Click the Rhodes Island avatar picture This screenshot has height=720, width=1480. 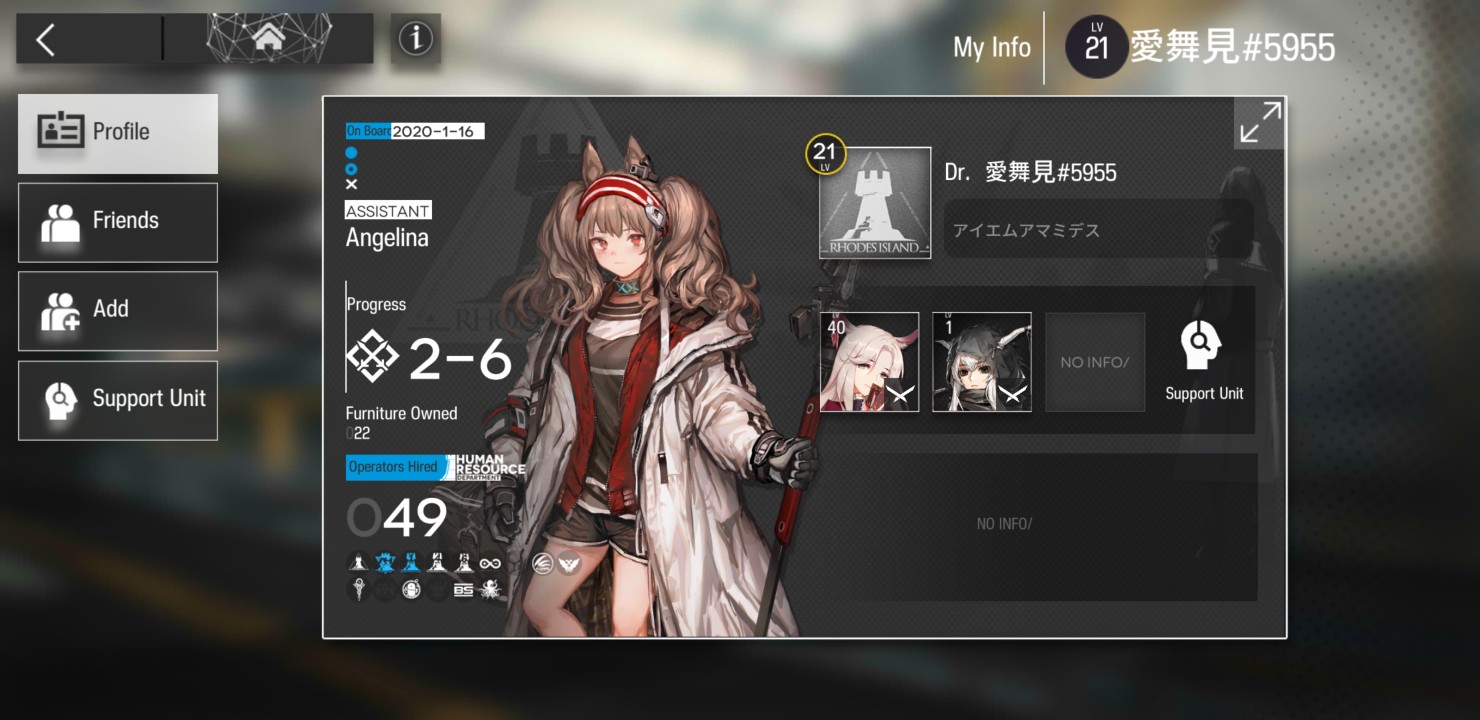[875, 204]
